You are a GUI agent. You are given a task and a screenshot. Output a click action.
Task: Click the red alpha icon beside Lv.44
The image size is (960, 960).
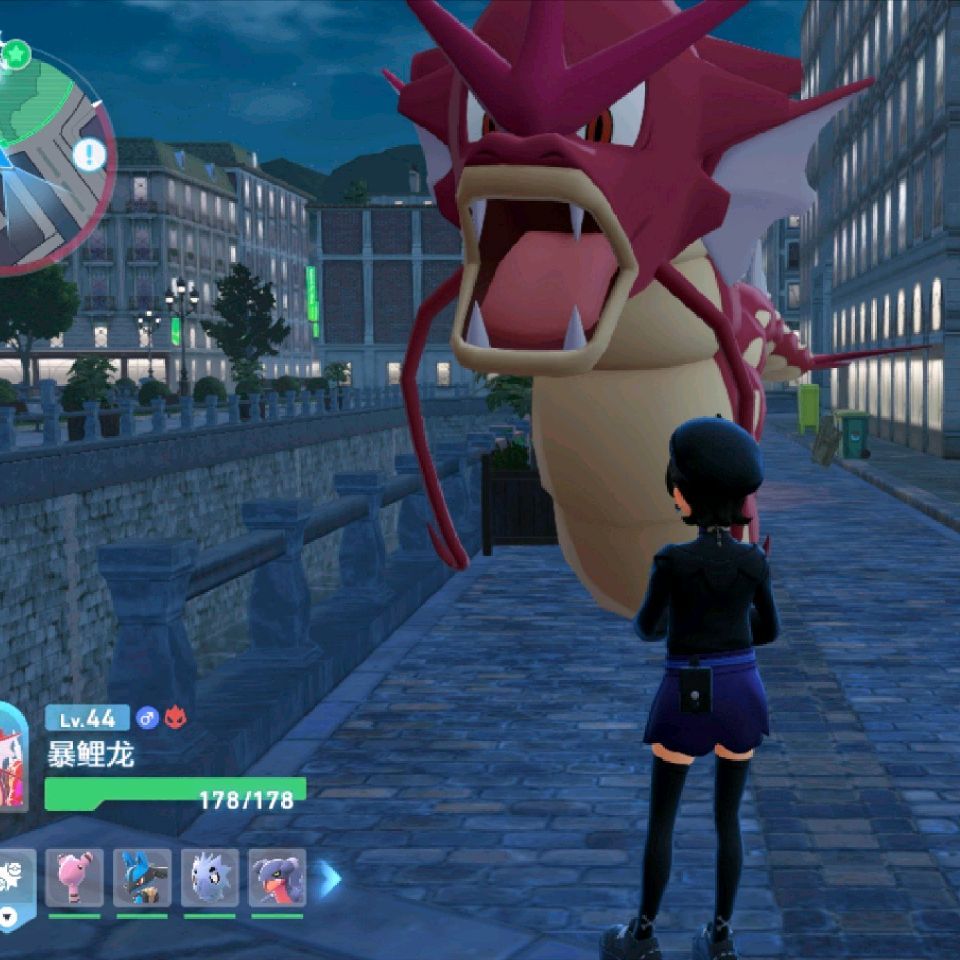click(x=175, y=717)
